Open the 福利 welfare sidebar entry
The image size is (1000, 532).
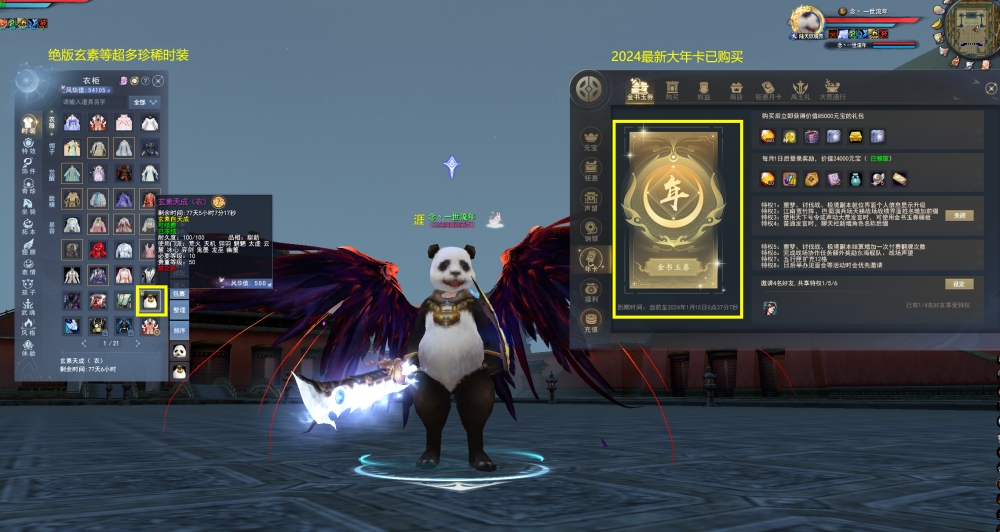[x=590, y=291]
